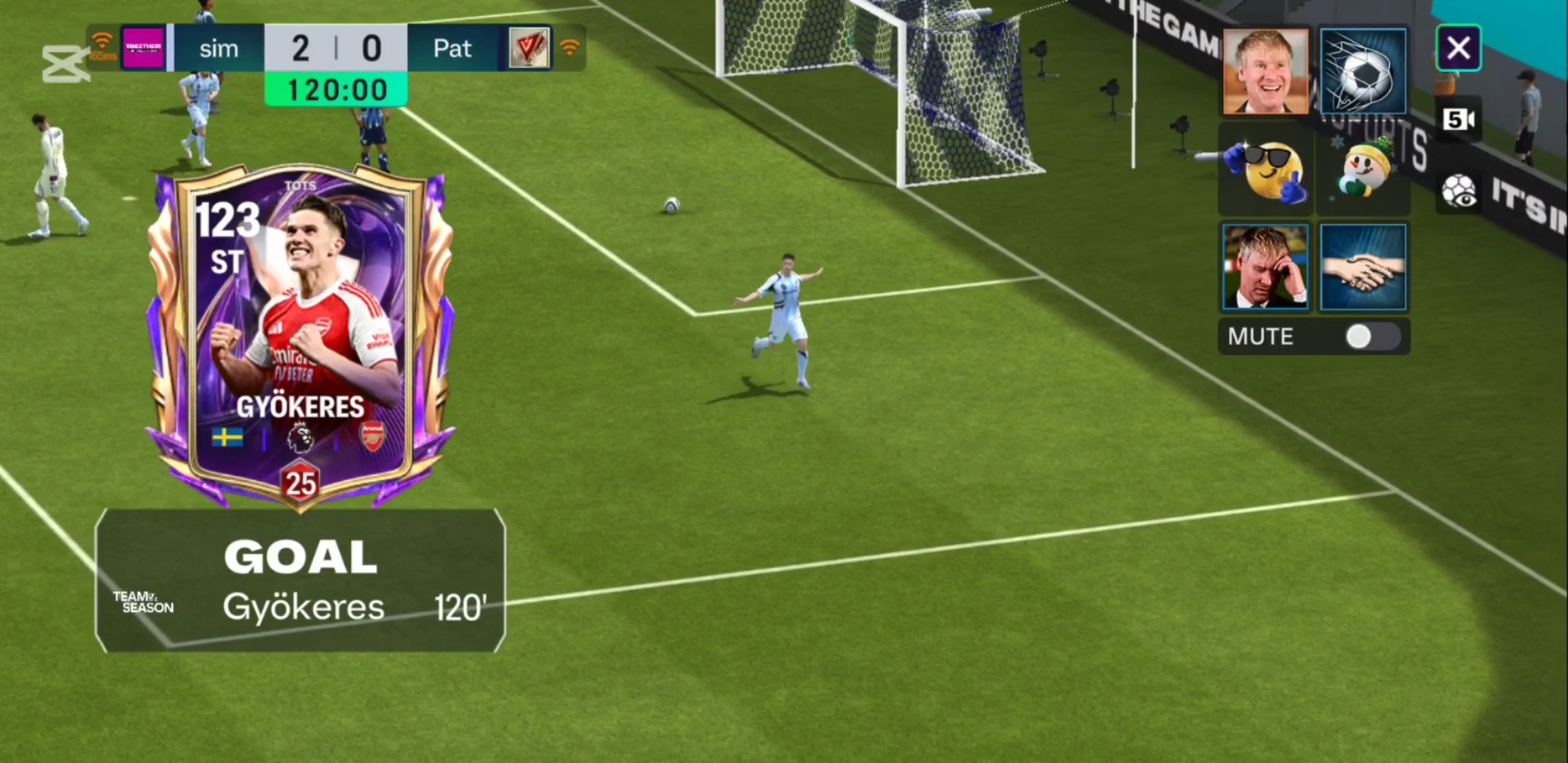The image size is (1568, 763).
Task: Send the laughing blond man emote
Action: 1265,71
